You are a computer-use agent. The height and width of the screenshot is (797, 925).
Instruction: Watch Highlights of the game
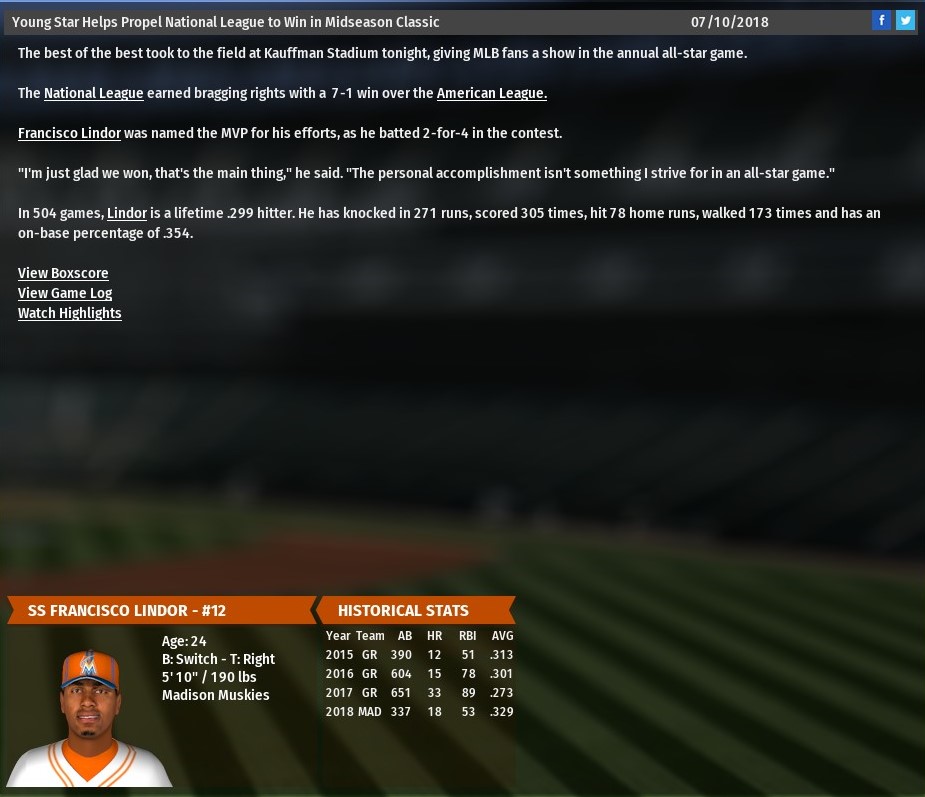(x=70, y=313)
